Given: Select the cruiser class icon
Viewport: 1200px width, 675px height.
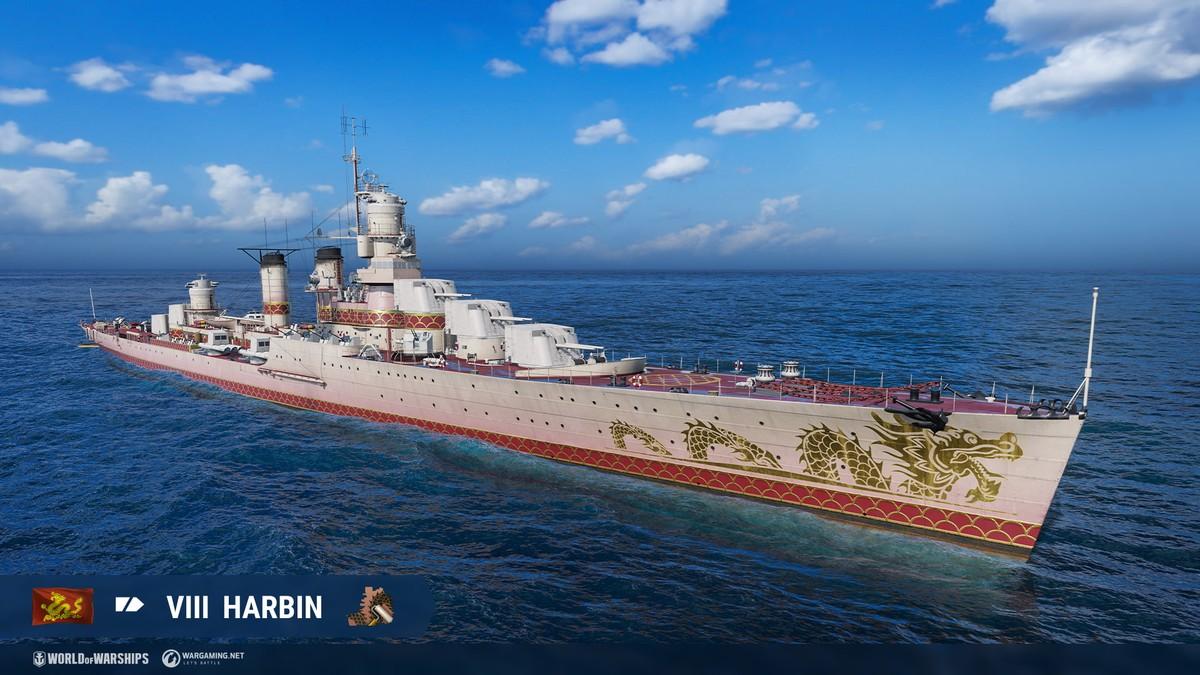Looking at the screenshot, I should (x=129, y=605).
